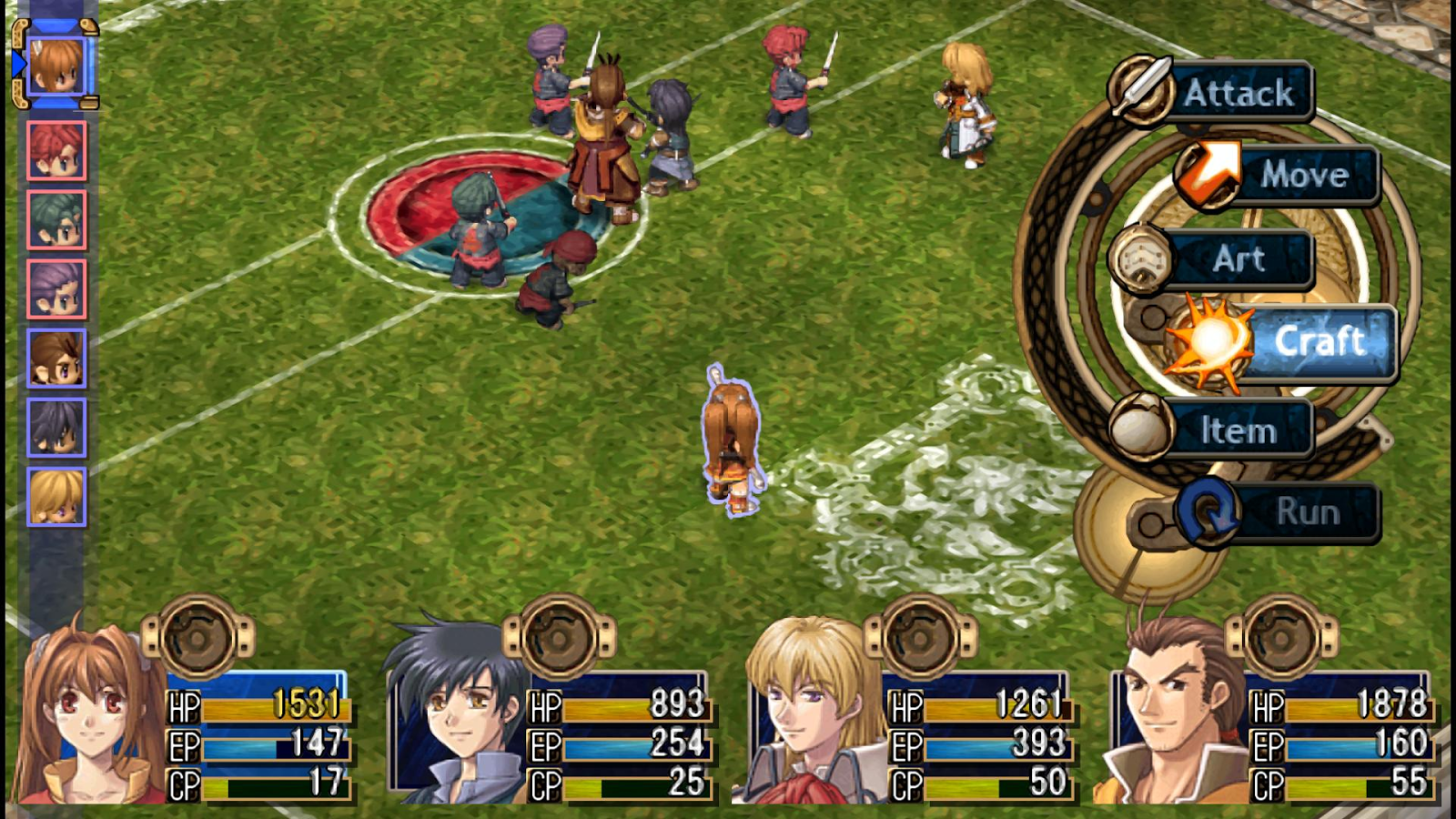Screen dimensions: 1456x819
Task: Choose Run to flee the battle
Action: pyautogui.click(x=1306, y=512)
